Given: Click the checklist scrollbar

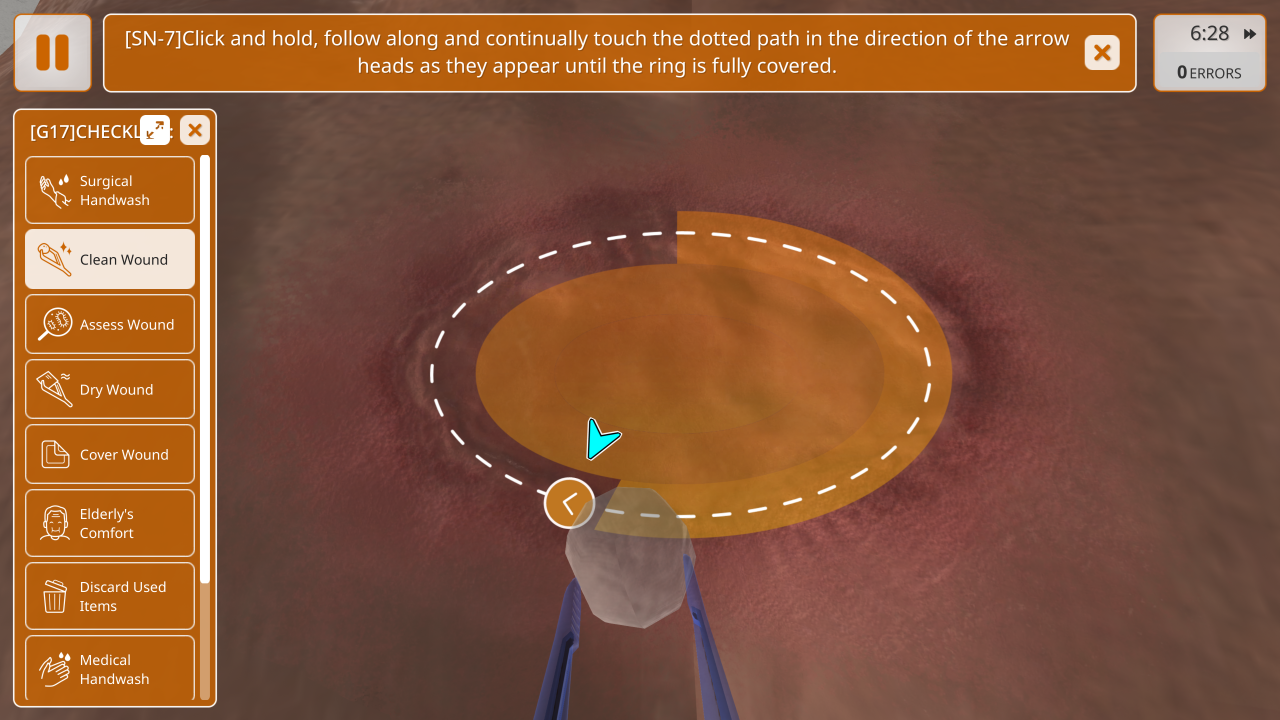Looking at the screenshot, I should 205,370.
